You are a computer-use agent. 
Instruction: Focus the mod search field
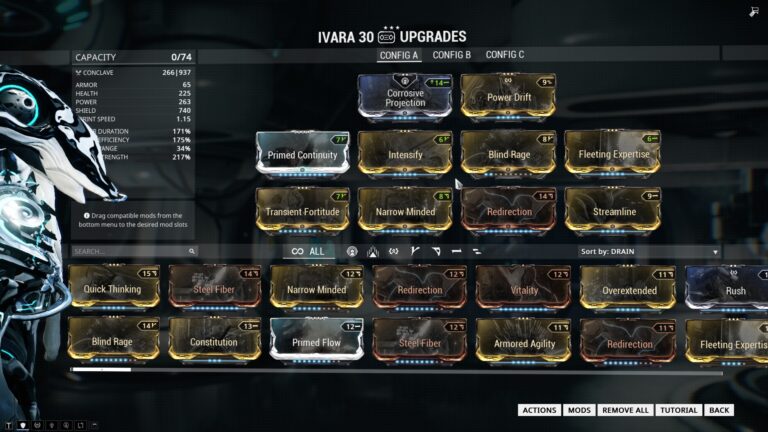coord(130,252)
